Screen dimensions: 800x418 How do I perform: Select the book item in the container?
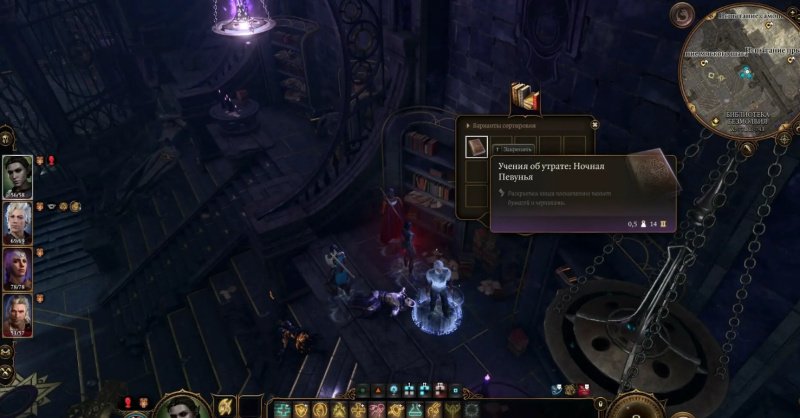tap(477, 148)
